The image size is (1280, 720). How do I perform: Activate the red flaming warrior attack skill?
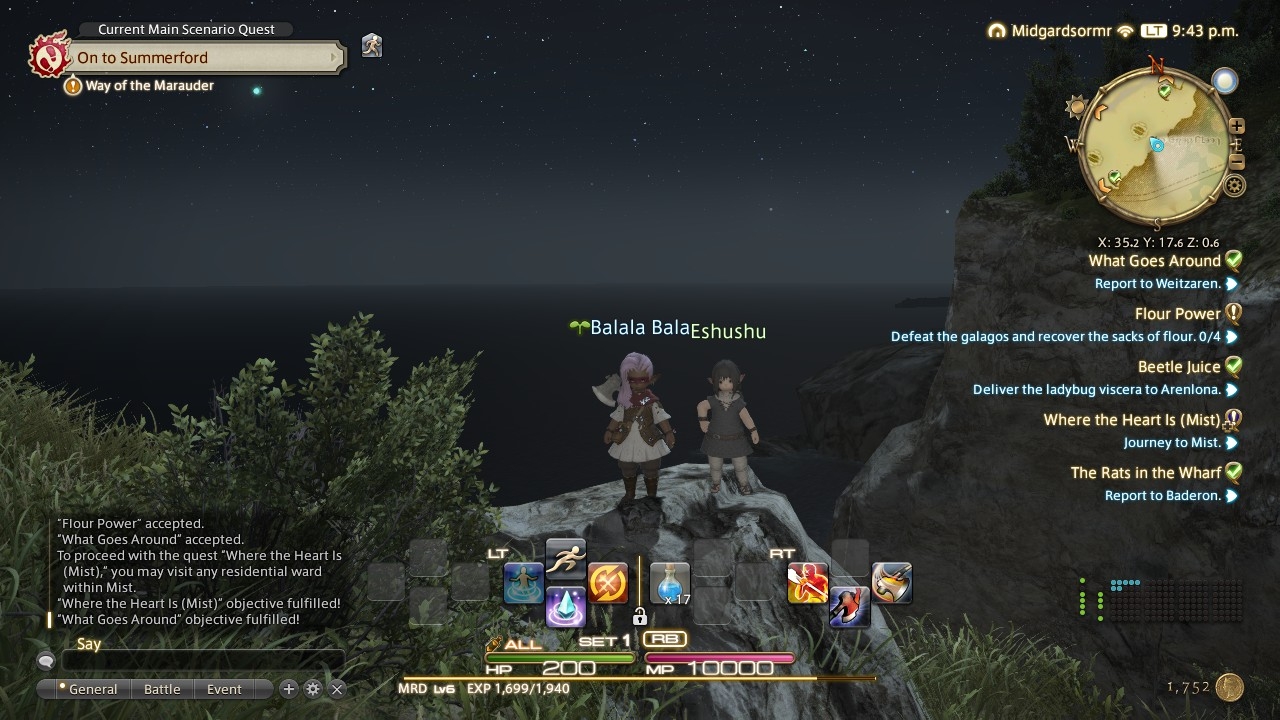click(x=807, y=583)
